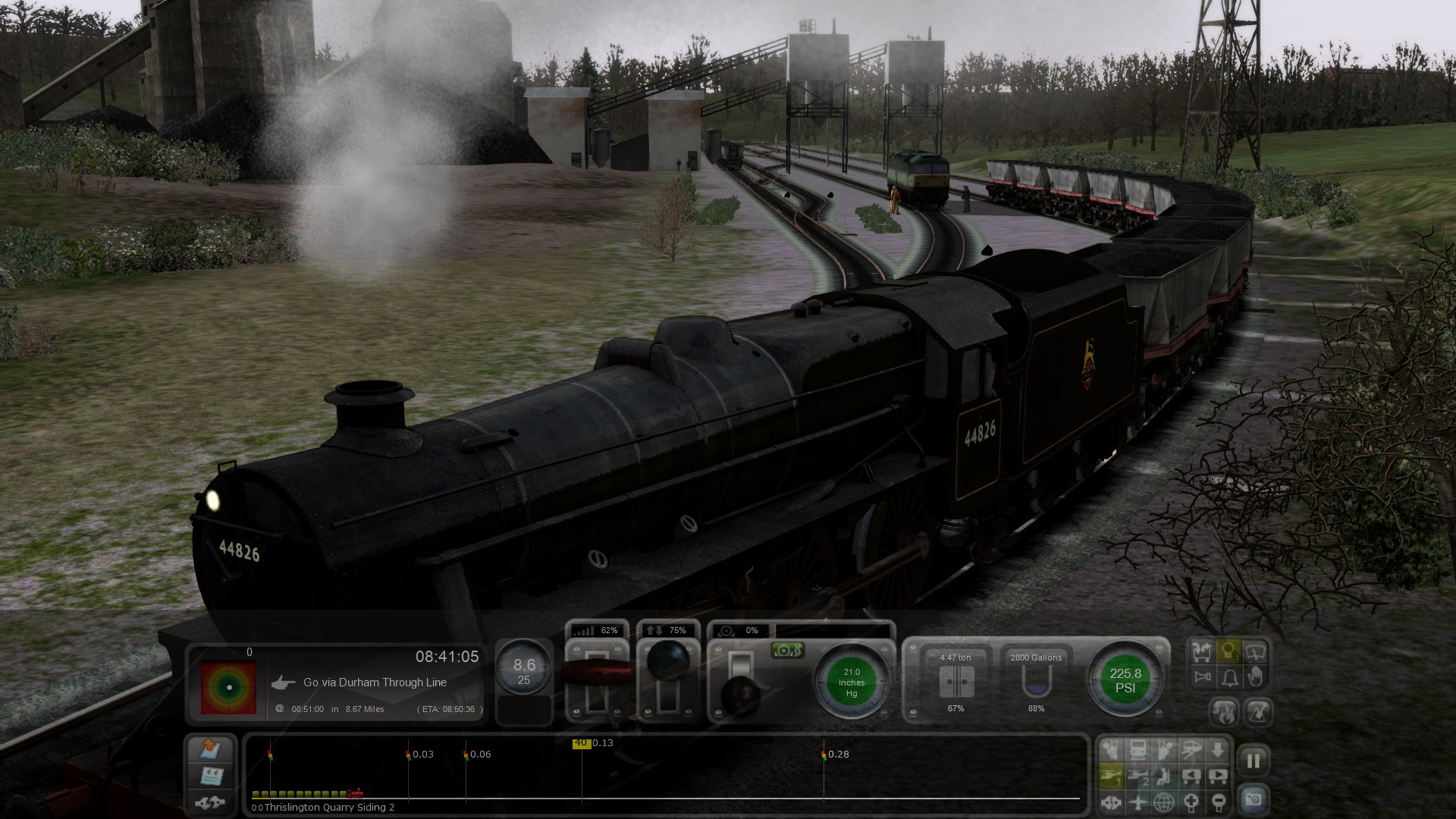Take a screenshot with the camera button
The height and width of the screenshot is (819, 1456).
(x=1253, y=799)
